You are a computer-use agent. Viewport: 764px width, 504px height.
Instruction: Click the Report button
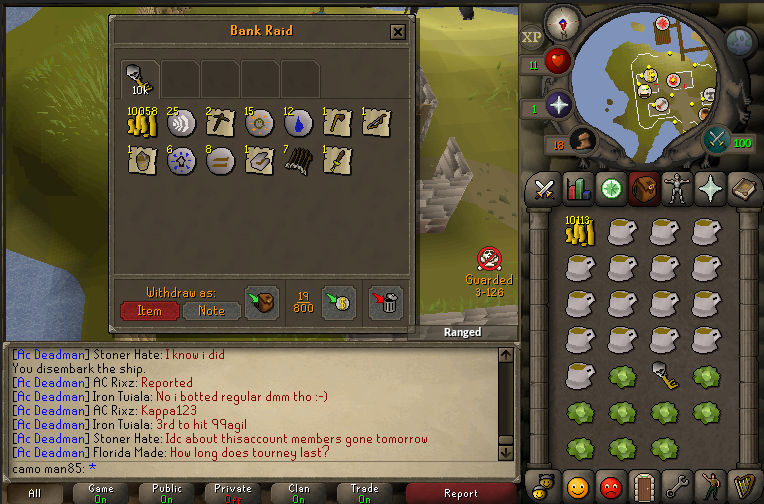461,492
